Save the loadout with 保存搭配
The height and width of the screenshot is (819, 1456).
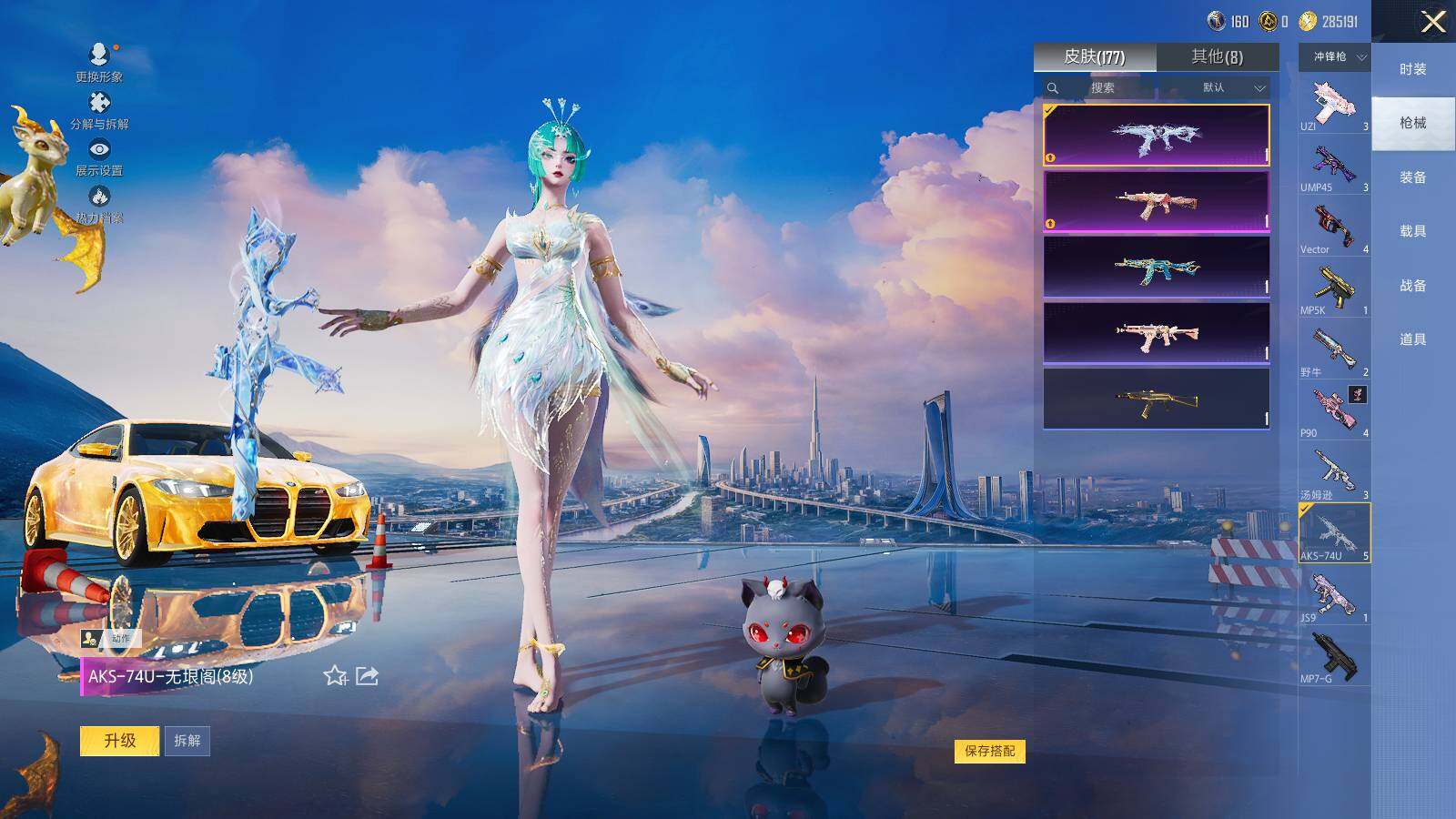(x=989, y=751)
